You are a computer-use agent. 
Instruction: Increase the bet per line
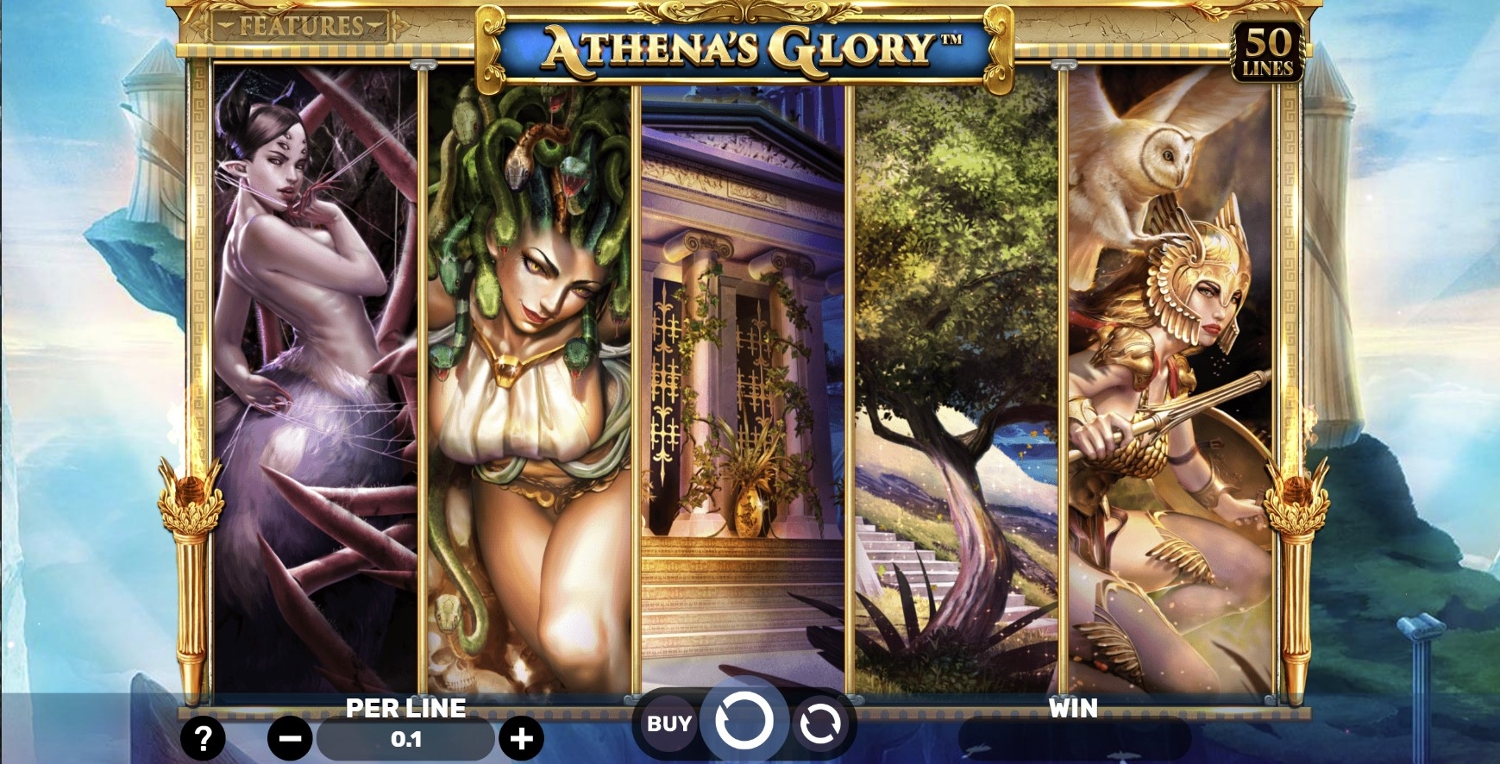click(x=521, y=740)
